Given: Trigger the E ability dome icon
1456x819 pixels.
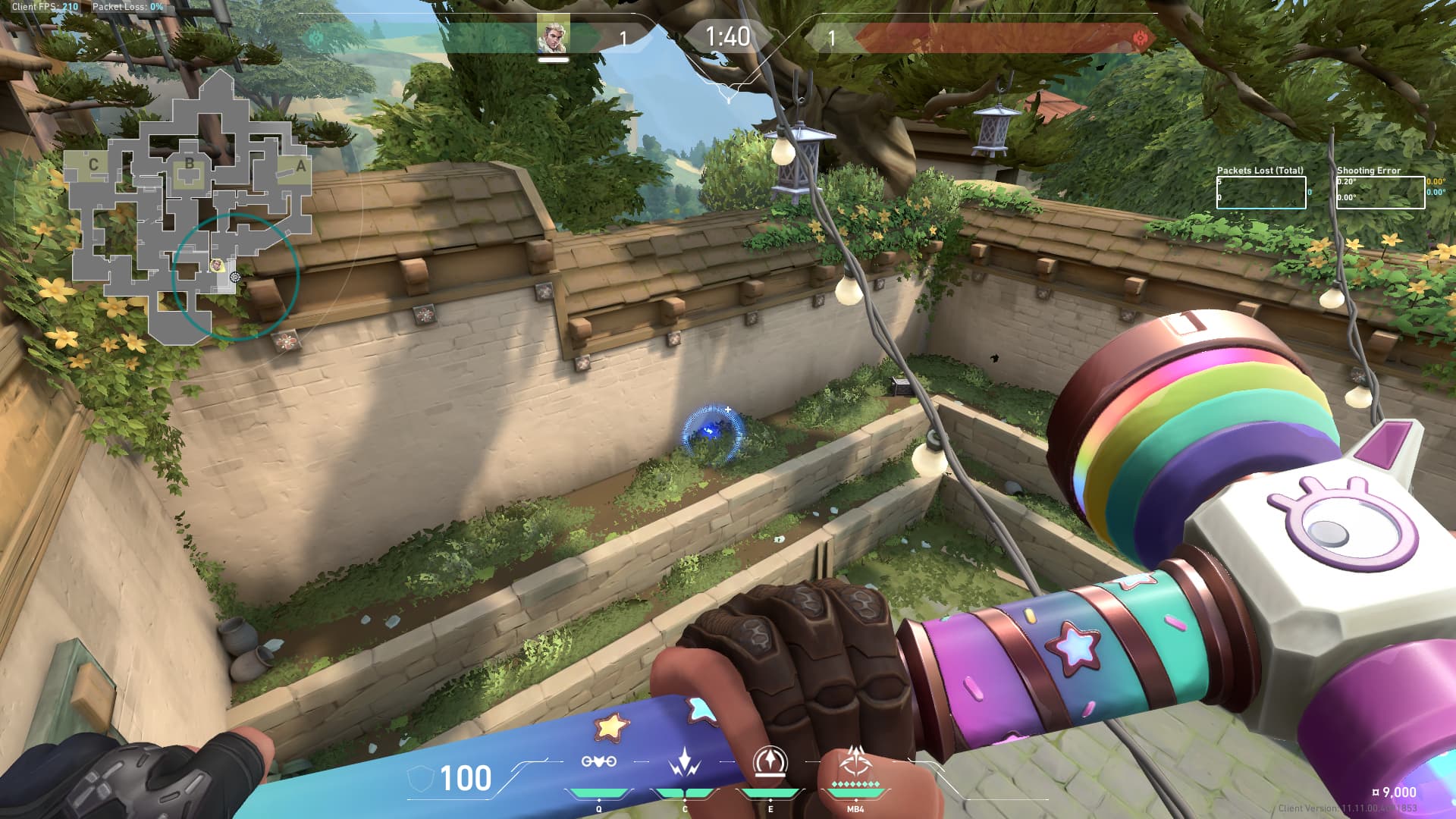Looking at the screenshot, I should point(770,761).
